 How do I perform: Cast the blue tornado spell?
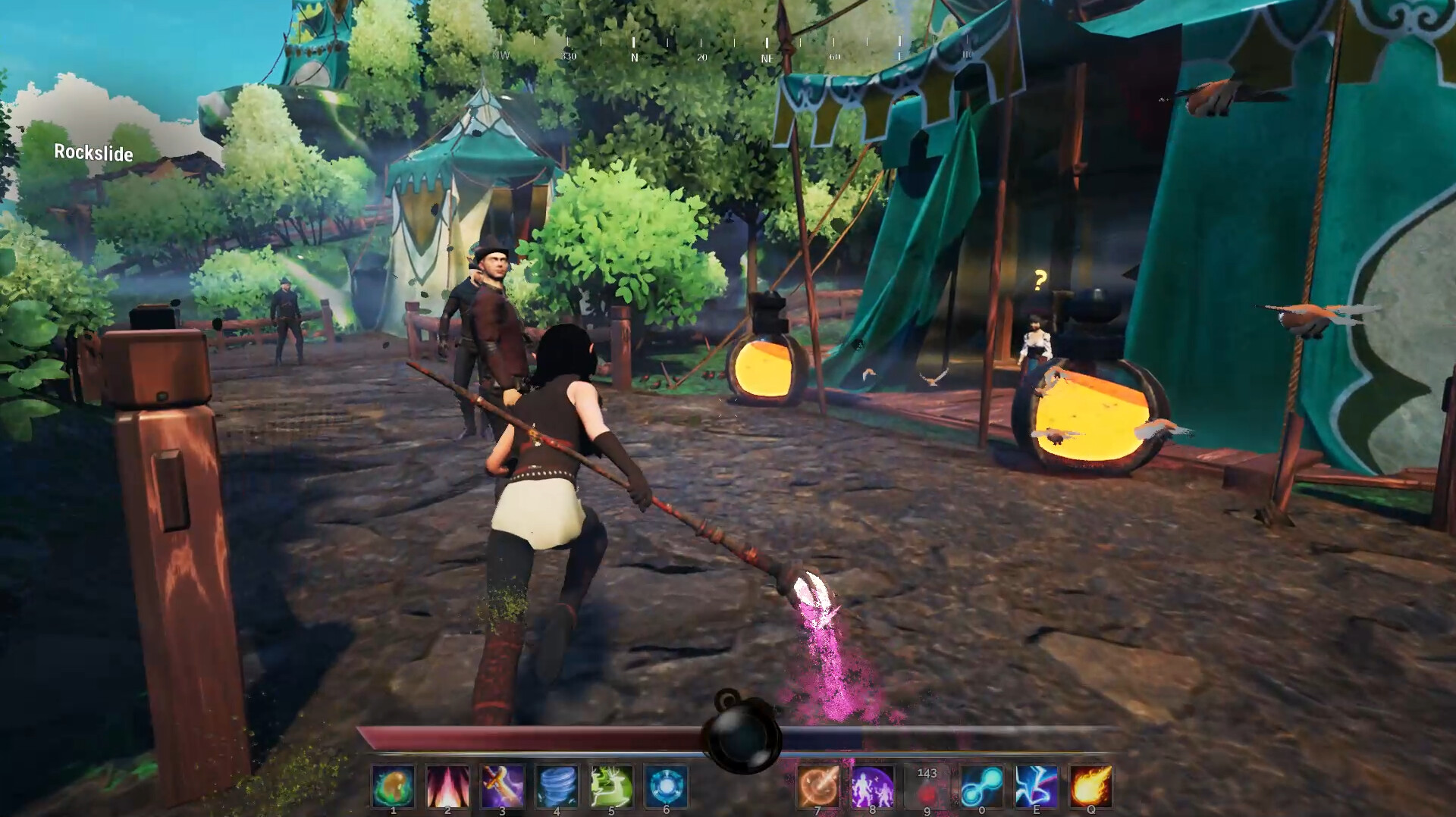pyautogui.click(x=557, y=786)
